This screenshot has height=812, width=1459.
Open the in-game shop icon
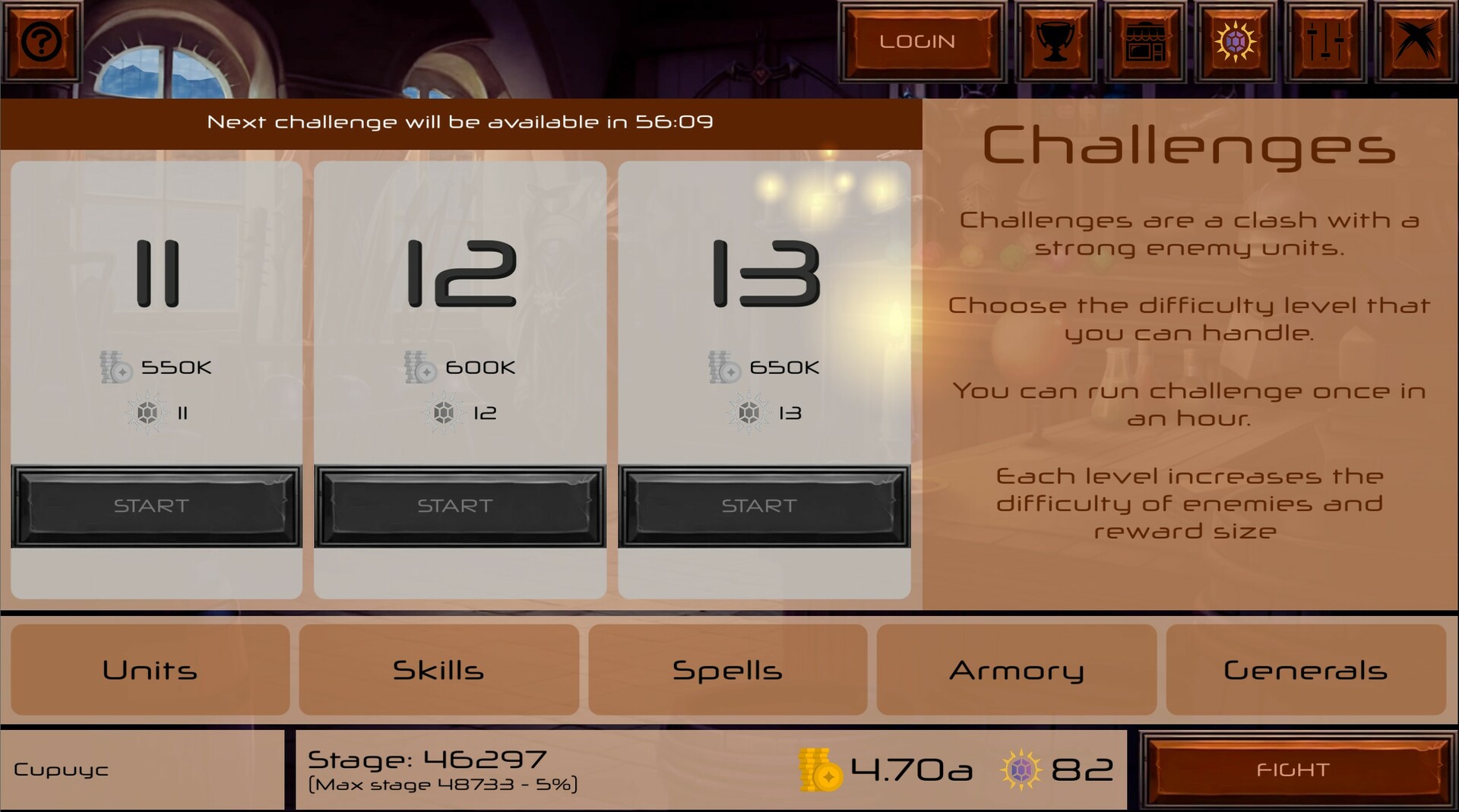pos(1145,41)
